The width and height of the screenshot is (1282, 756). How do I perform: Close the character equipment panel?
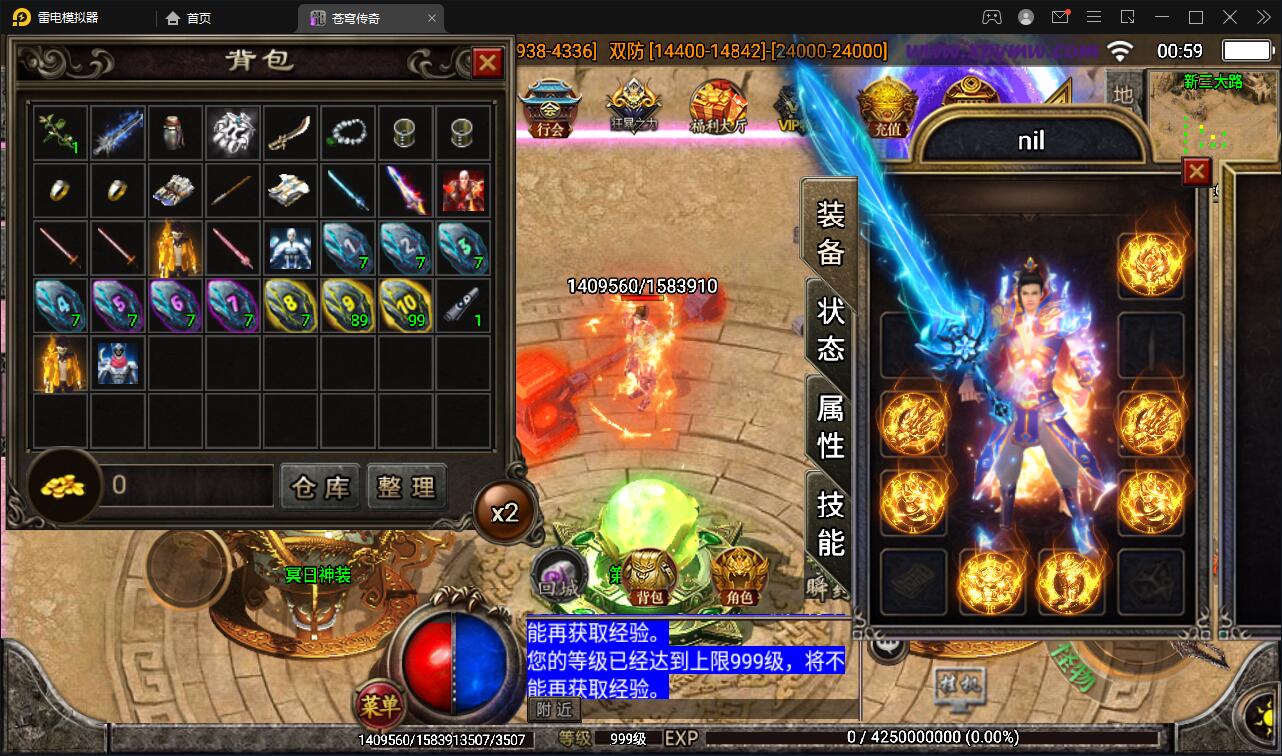1196,172
